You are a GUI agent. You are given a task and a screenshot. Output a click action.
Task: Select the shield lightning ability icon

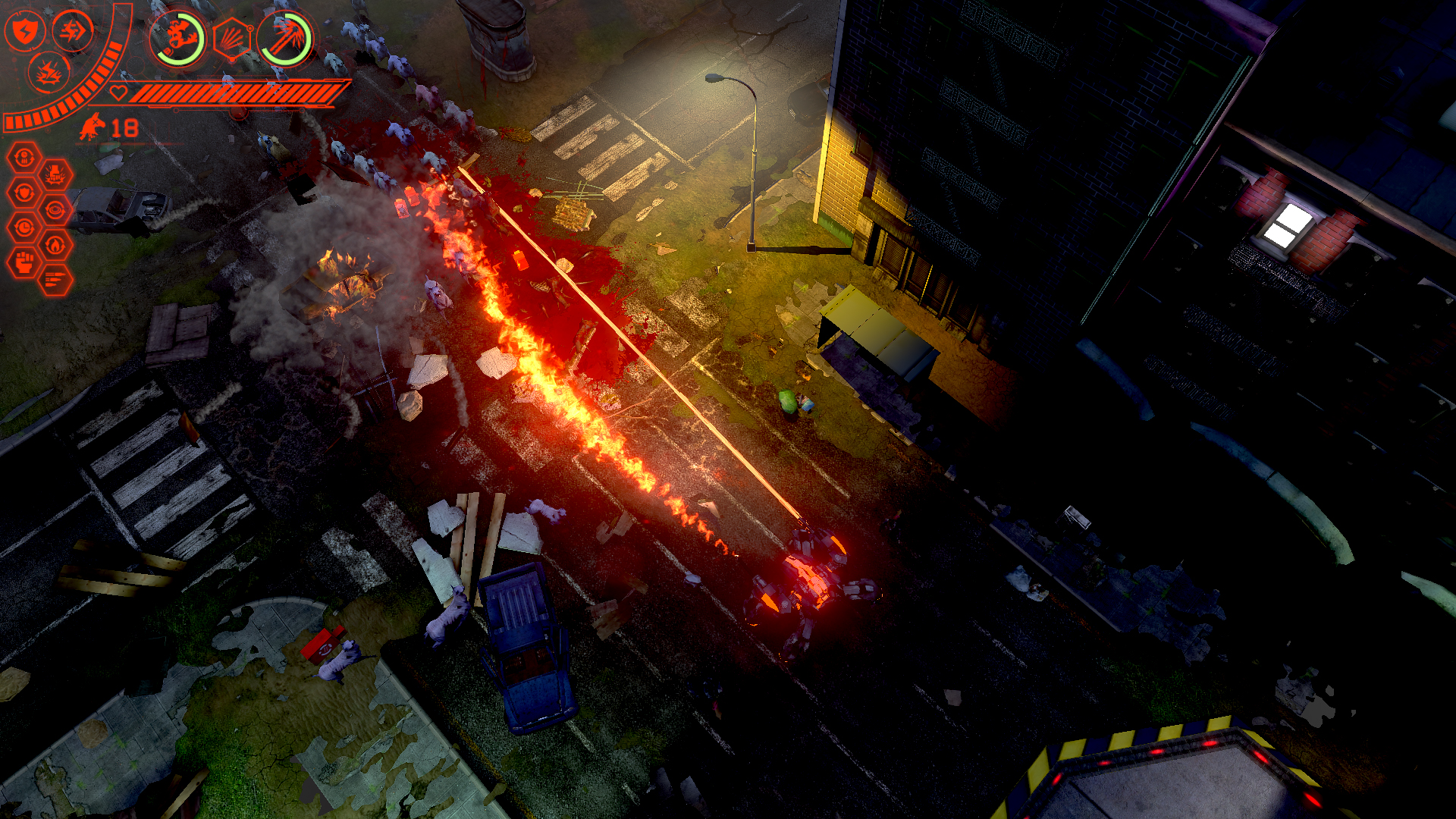point(25,31)
